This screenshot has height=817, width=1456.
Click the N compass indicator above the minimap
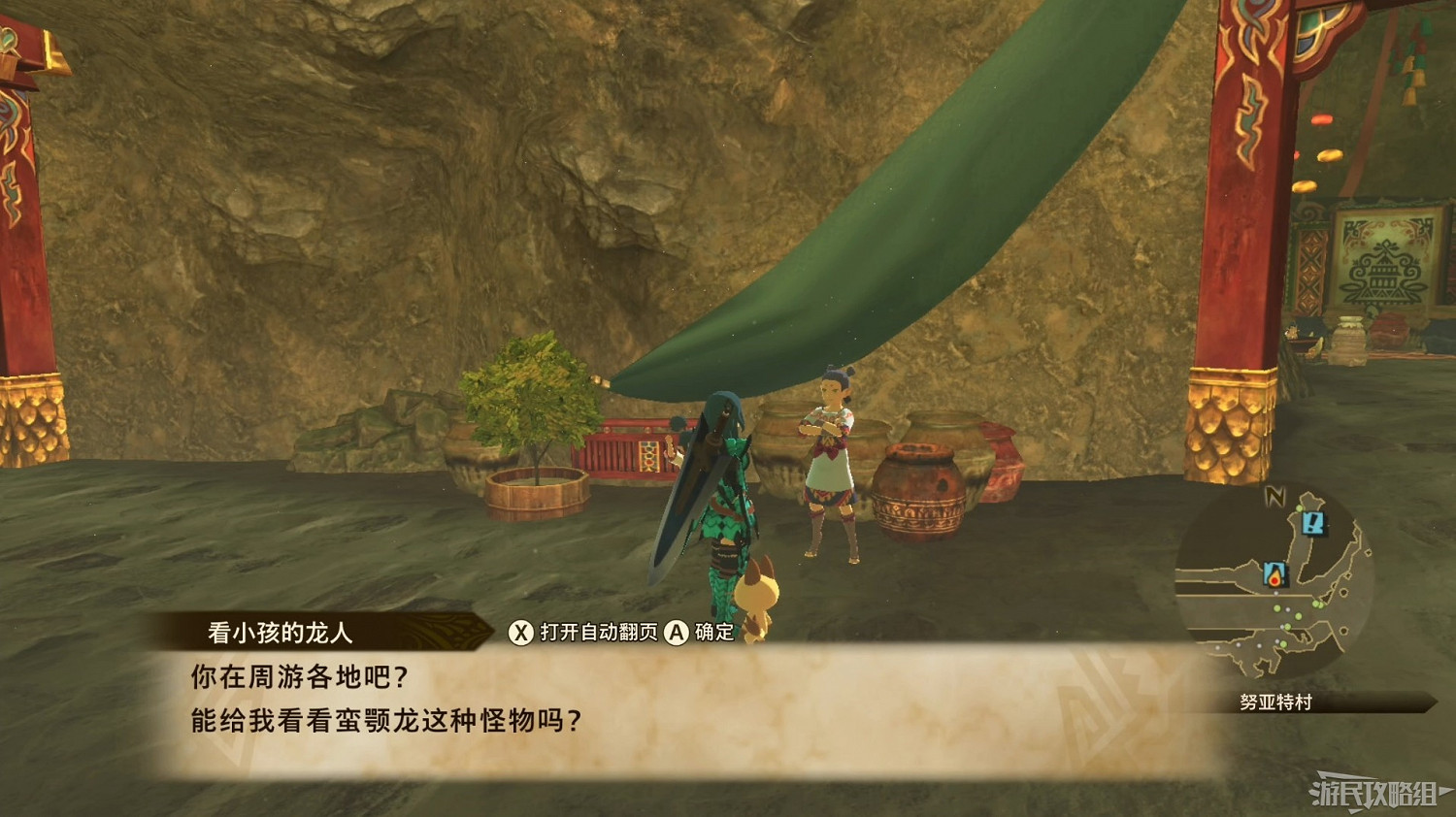[x=1275, y=497]
